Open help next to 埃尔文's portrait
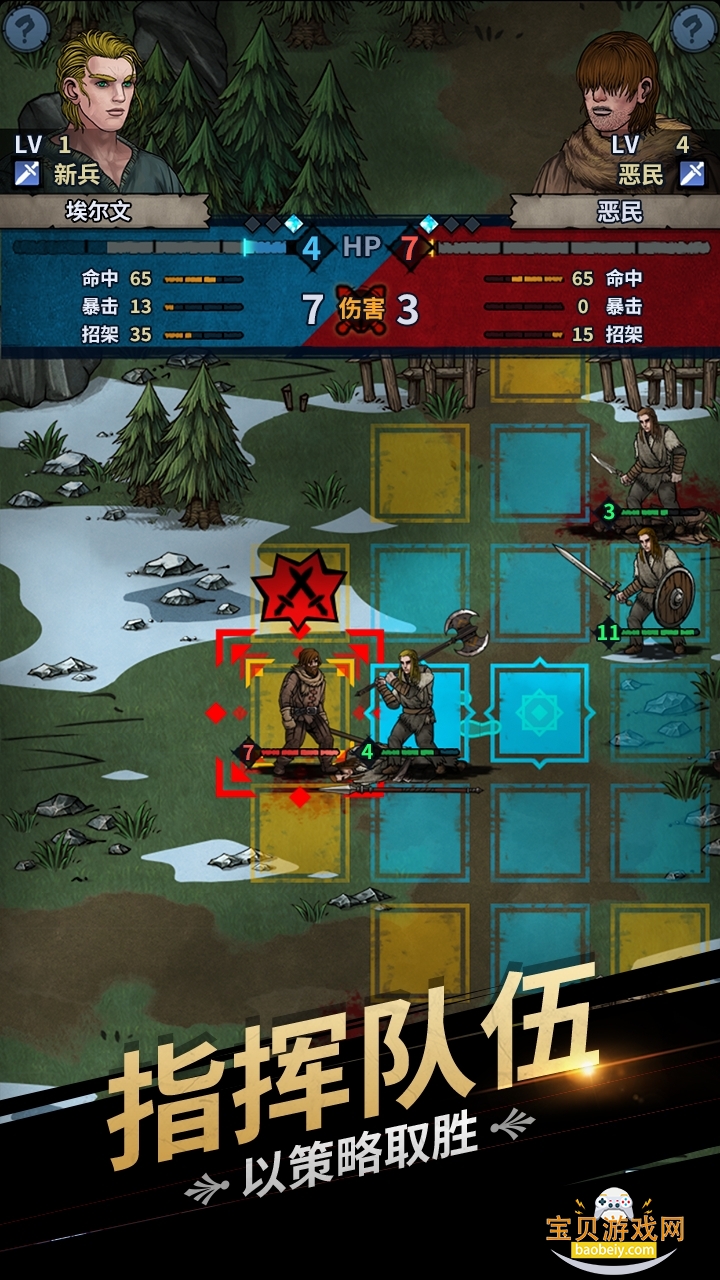This screenshot has width=720, height=1280. click(x=25, y=25)
